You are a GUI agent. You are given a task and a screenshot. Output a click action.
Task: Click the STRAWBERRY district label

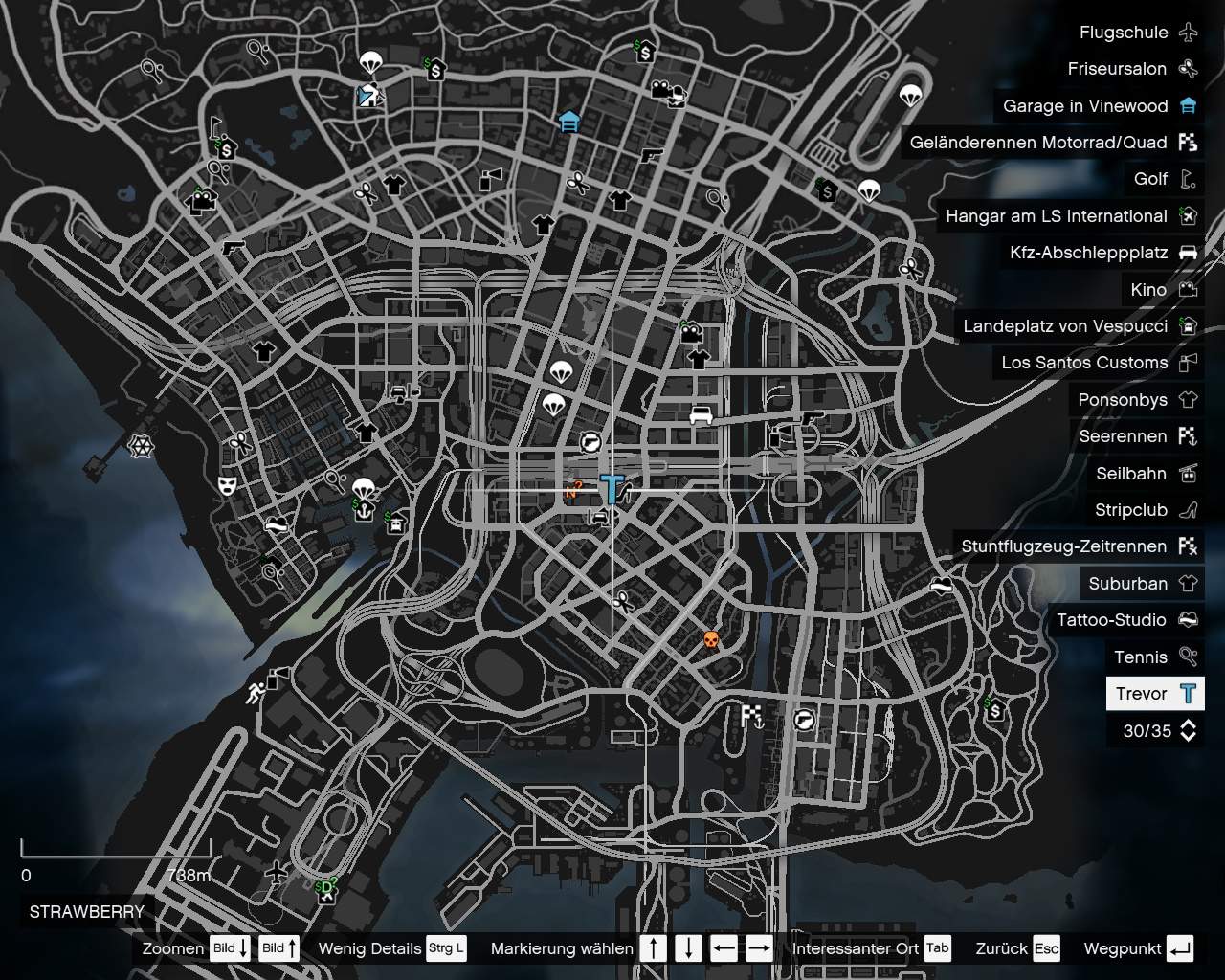pyautogui.click(x=84, y=912)
